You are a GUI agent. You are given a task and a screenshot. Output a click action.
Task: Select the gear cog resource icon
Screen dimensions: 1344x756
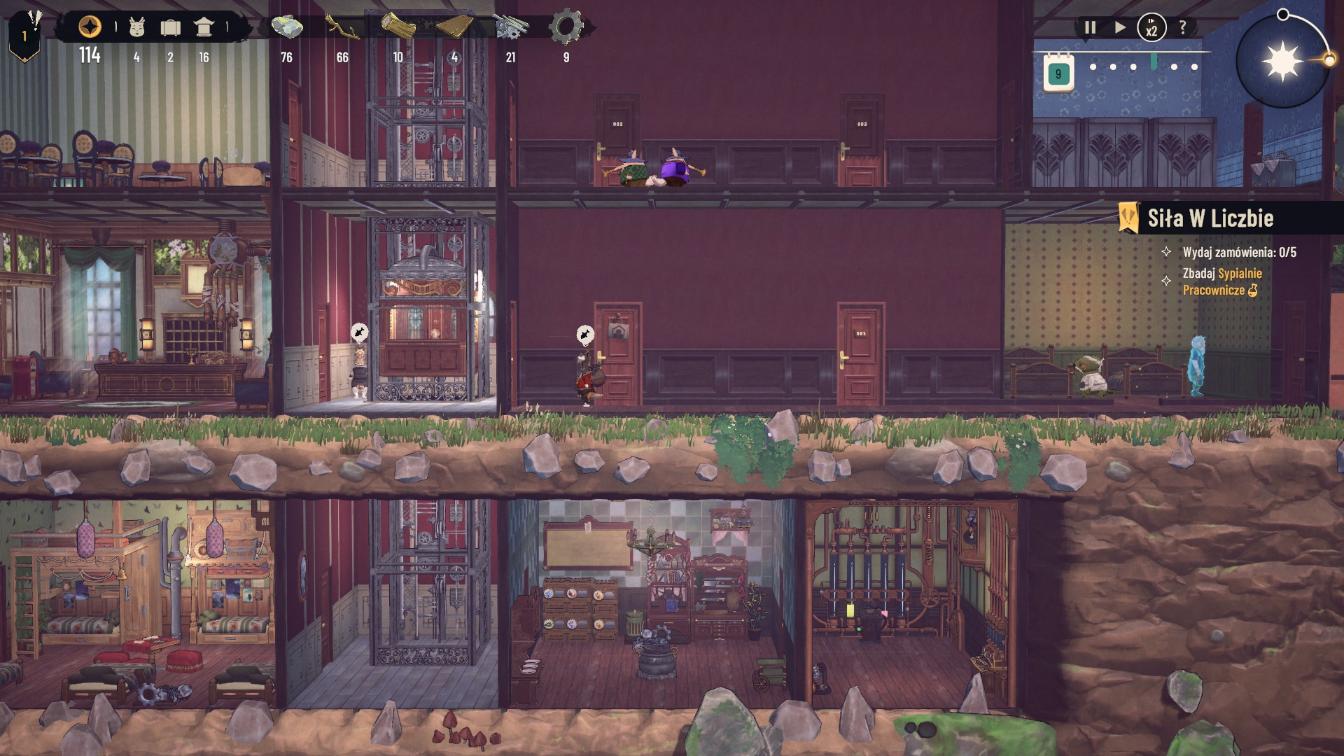[566, 27]
